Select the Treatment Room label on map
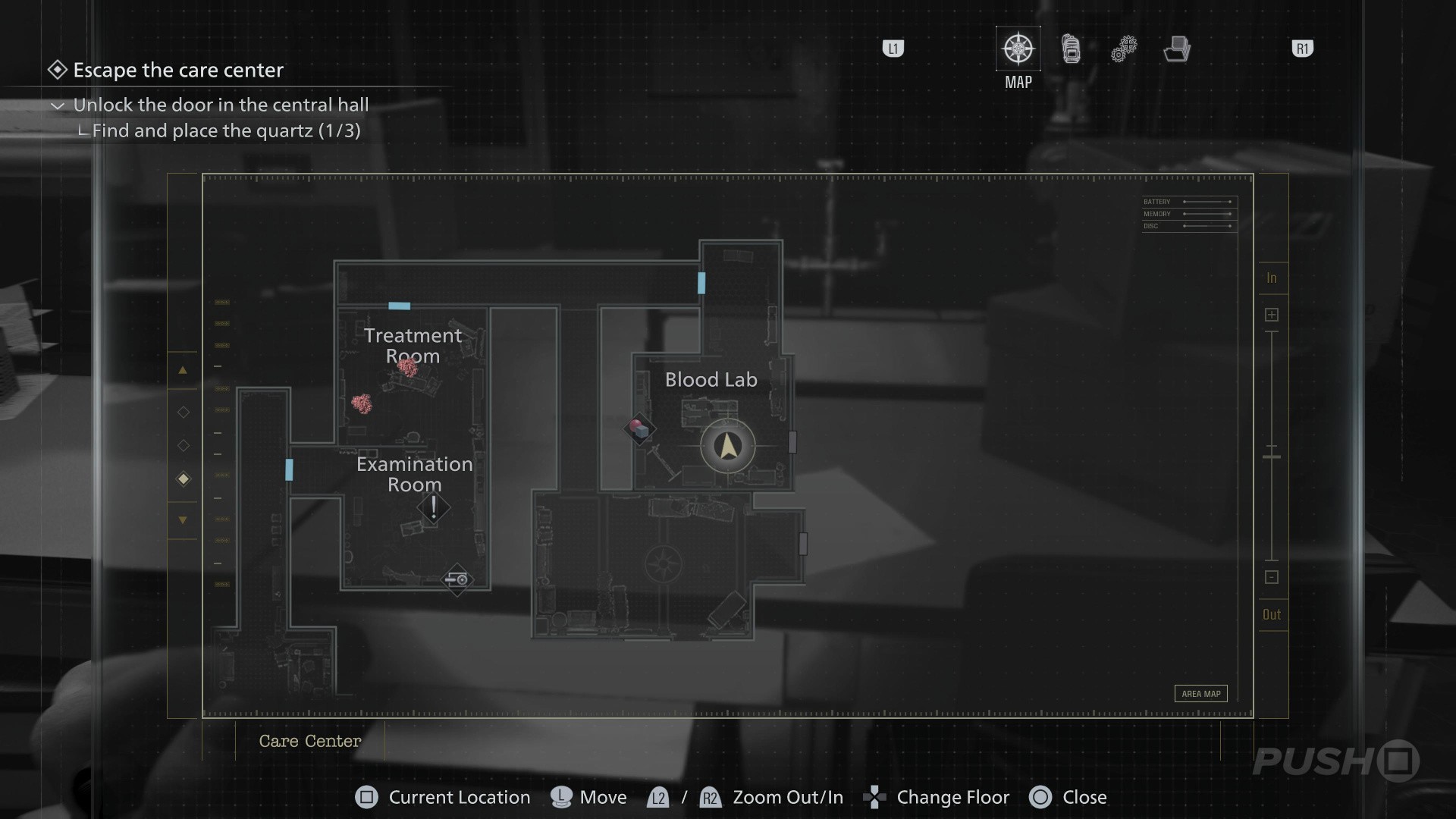 (x=413, y=345)
